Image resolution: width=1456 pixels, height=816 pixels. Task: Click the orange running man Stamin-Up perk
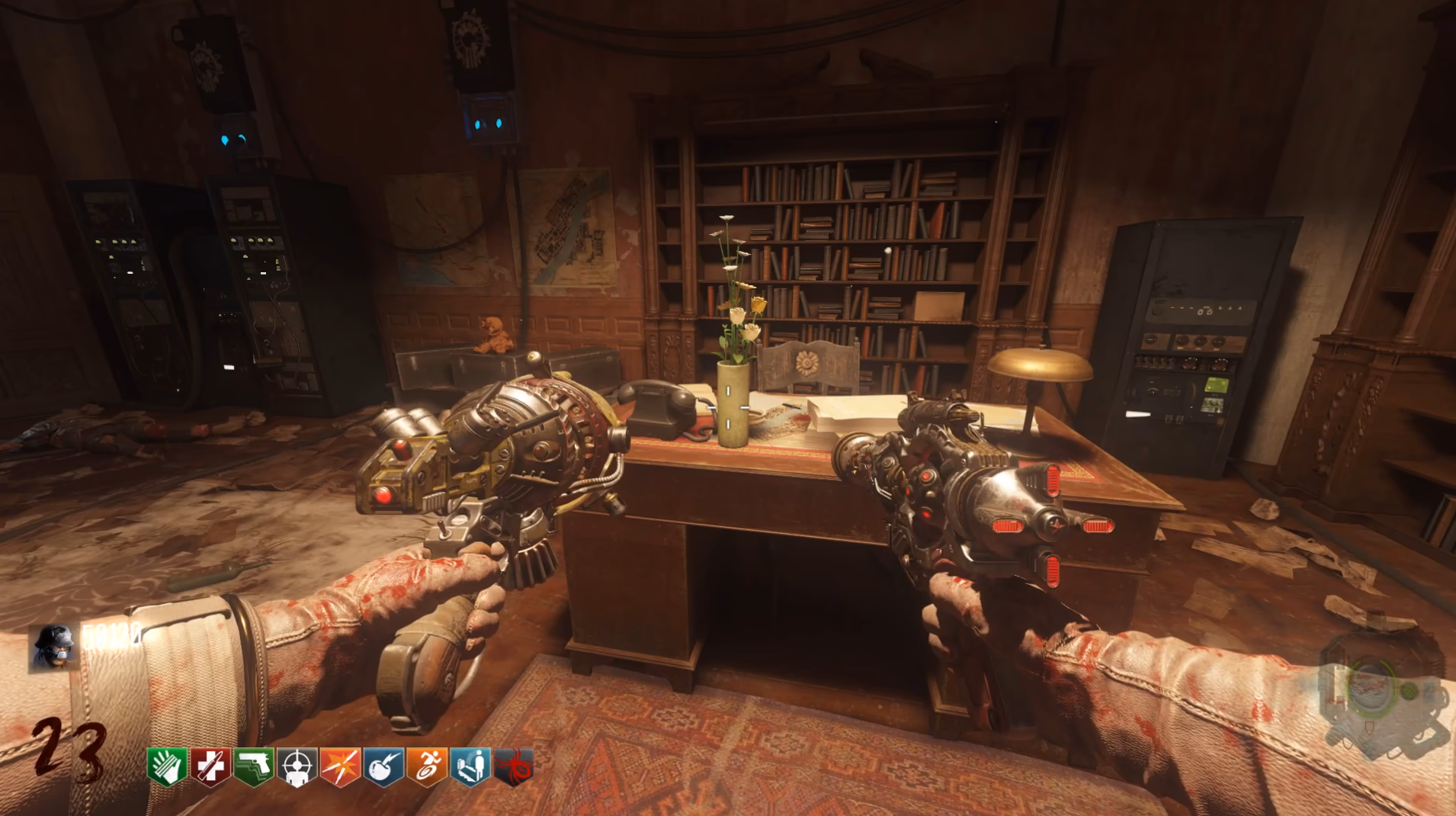pos(427,766)
